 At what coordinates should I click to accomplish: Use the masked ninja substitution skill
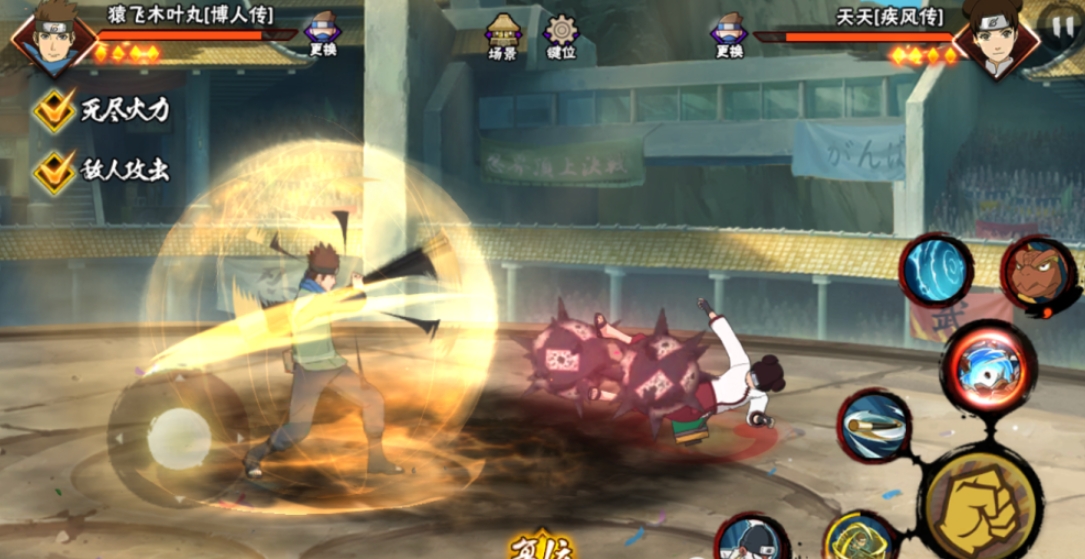[751, 541]
